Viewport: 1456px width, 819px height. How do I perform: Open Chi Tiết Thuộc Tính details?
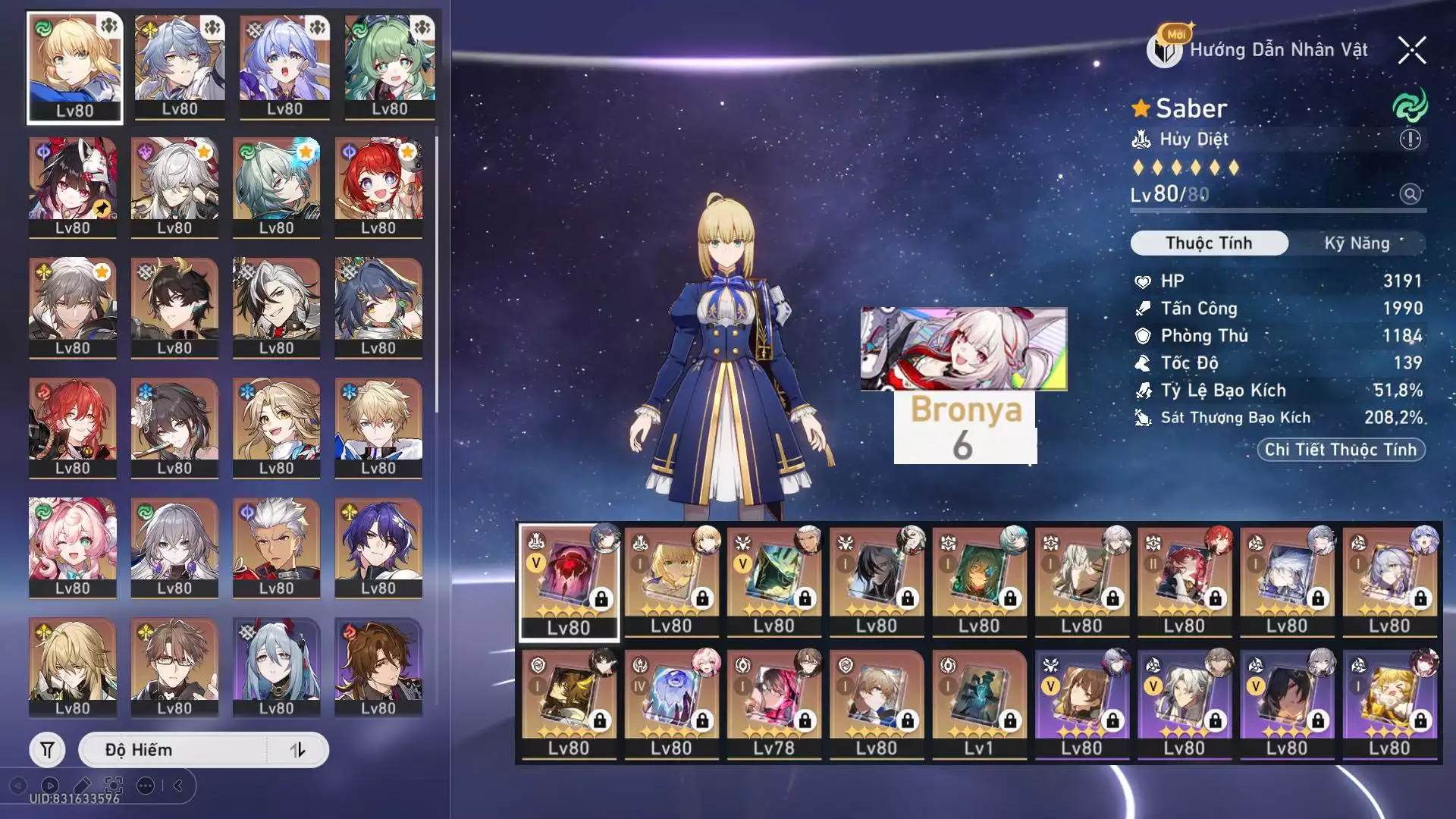point(1341,450)
